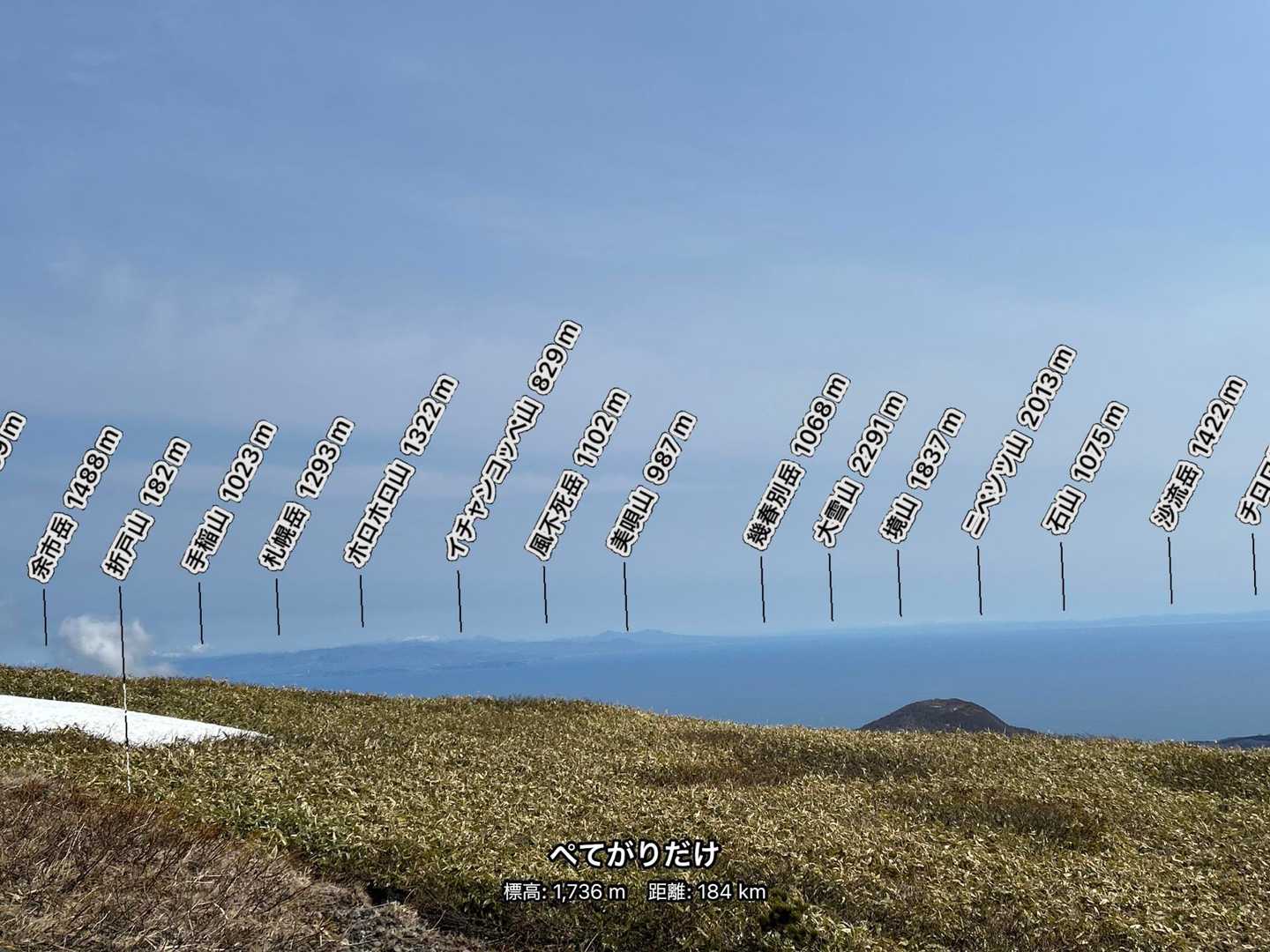Select the イチャンコッペ山 829m label
This screenshot has height=952, width=1270.
tap(513, 440)
